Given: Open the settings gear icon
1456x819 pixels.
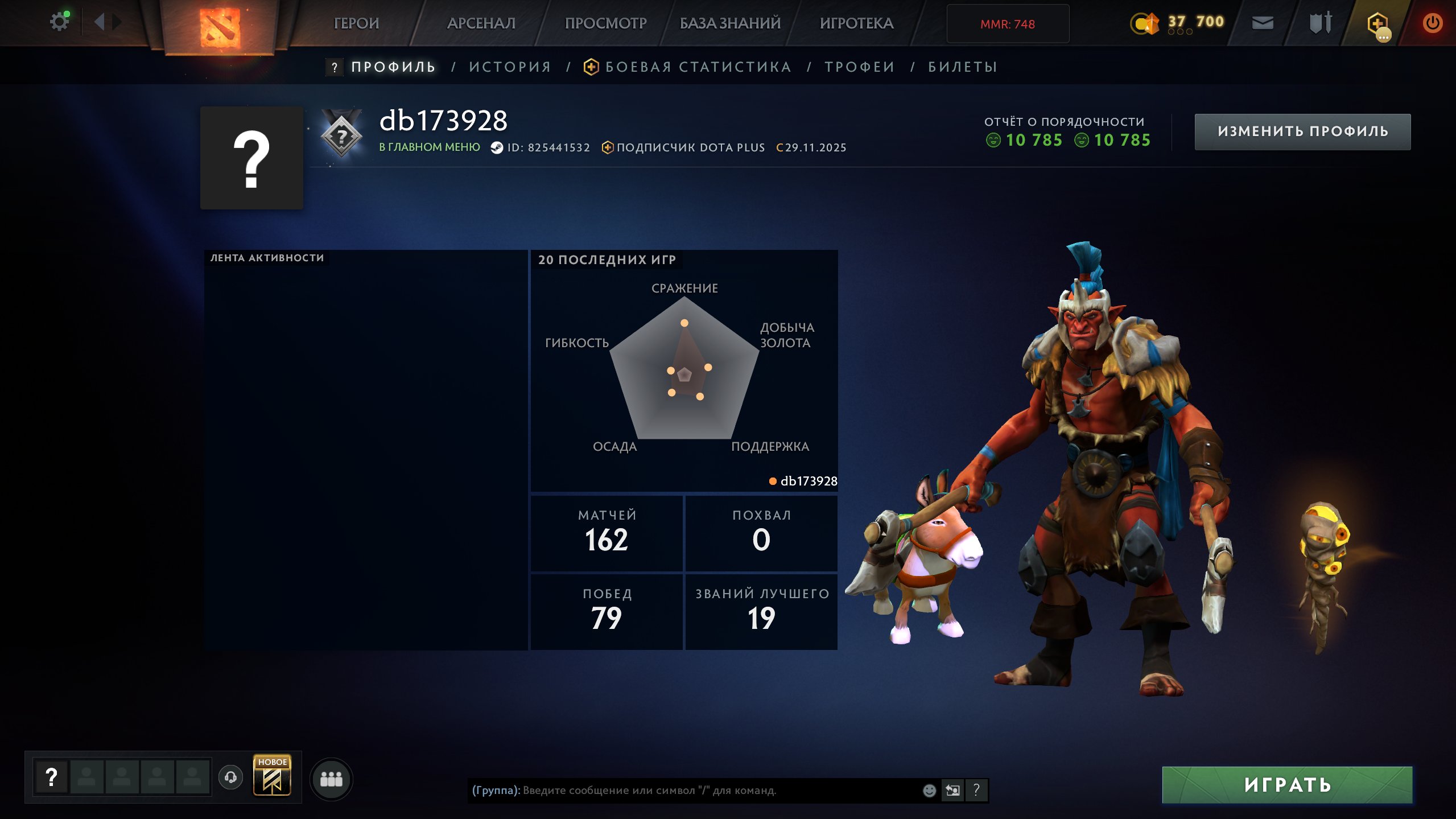Looking at the screenshot, I should [x=59, y=20].
